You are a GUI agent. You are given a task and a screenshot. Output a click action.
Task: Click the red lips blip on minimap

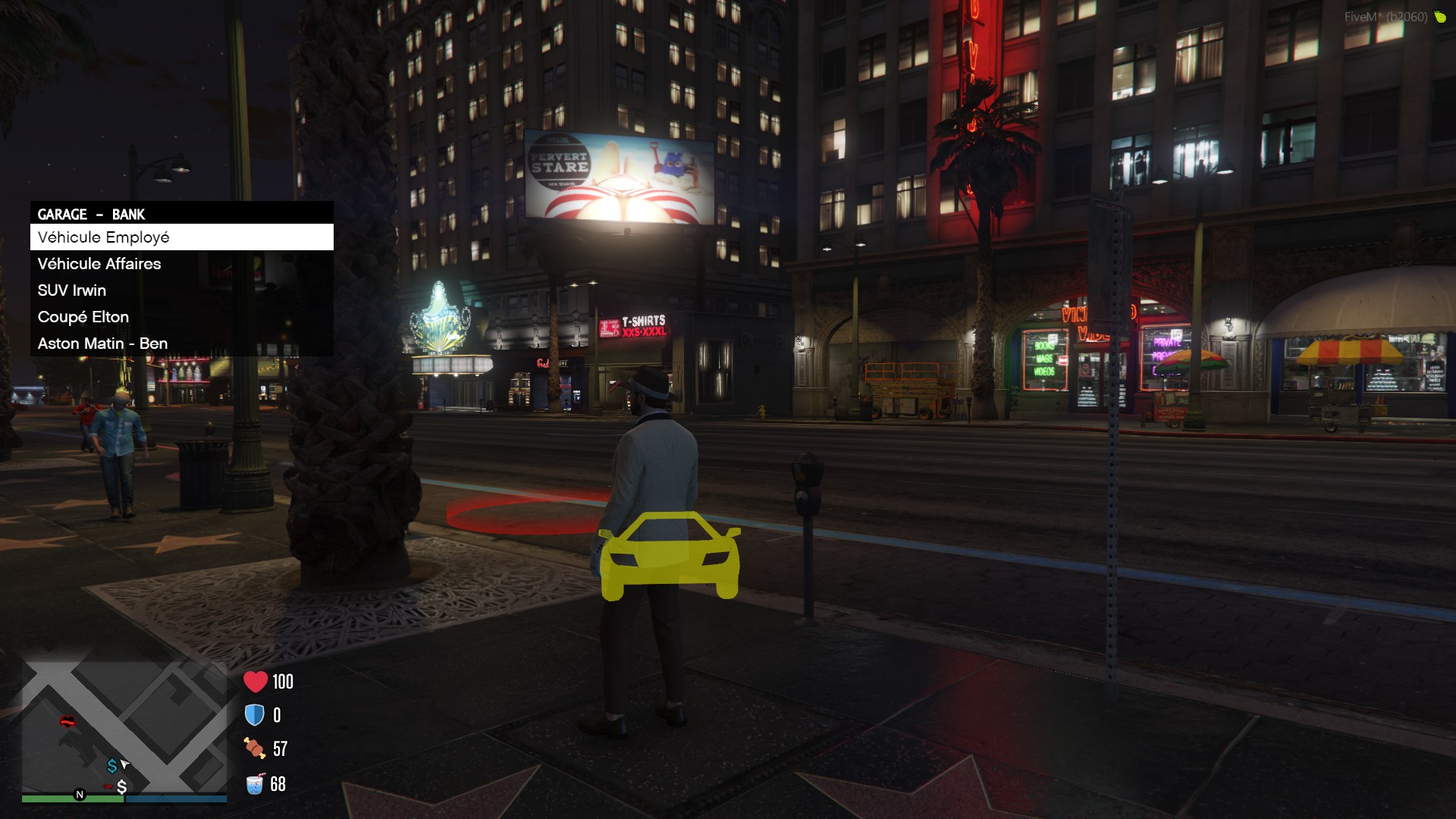[x=67, y=721]
